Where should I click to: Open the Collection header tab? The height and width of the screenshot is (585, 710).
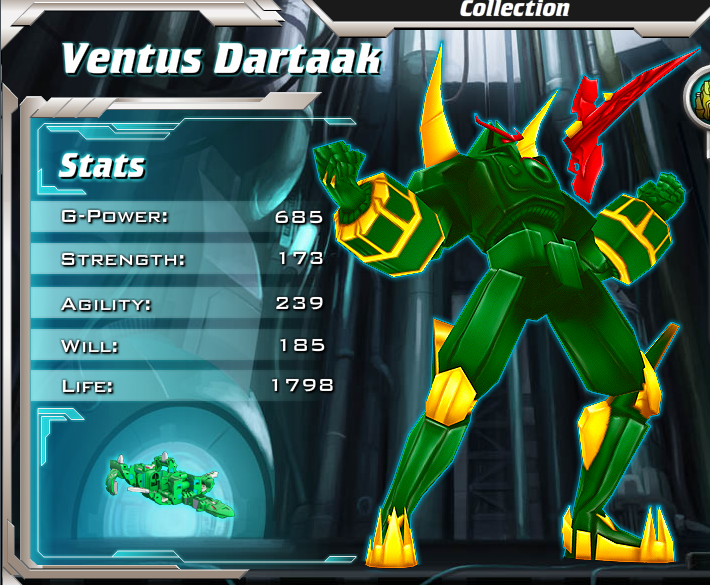[514, 9]
